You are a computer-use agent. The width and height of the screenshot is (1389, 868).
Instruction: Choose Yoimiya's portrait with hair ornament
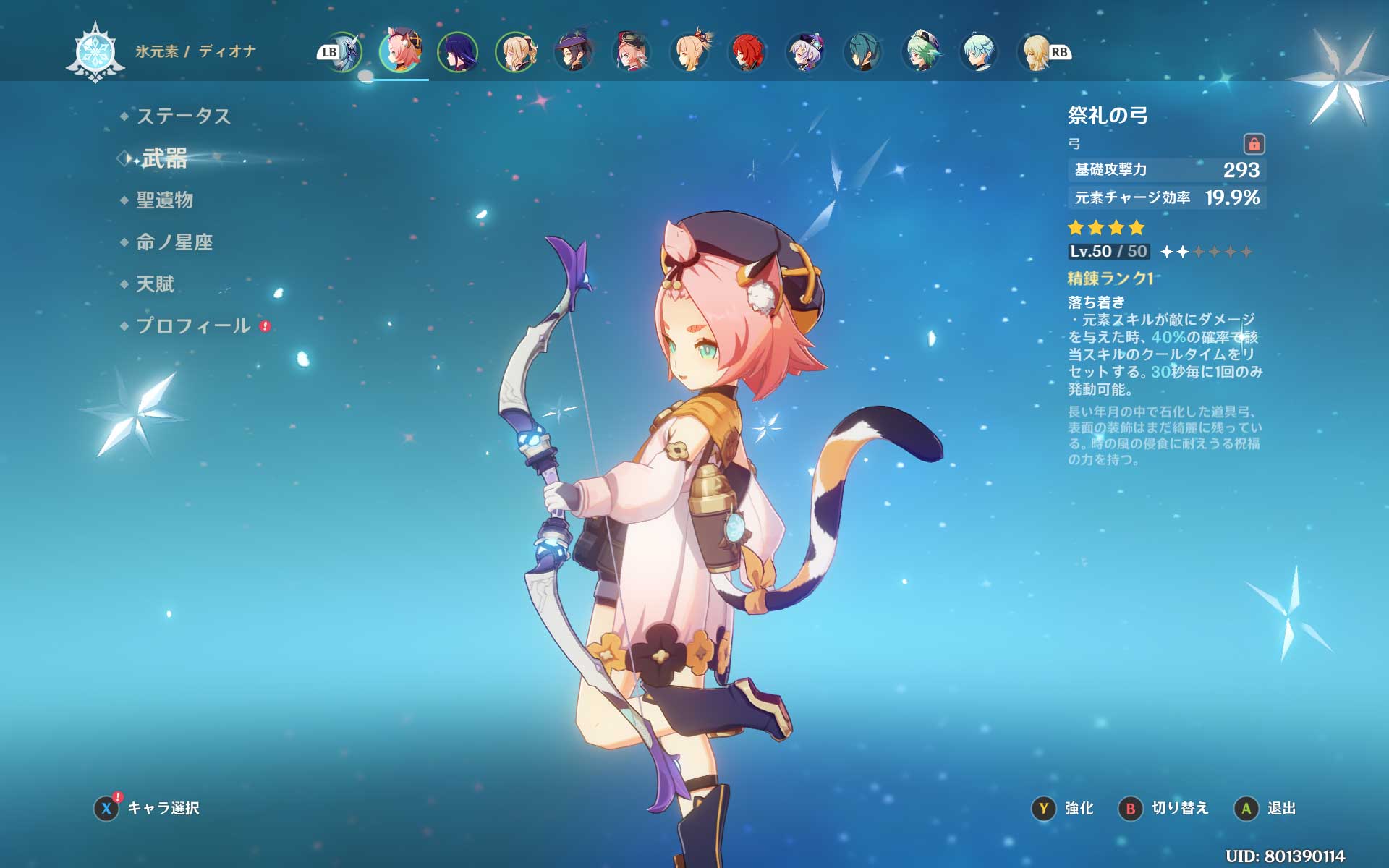[x=689, y=51]
